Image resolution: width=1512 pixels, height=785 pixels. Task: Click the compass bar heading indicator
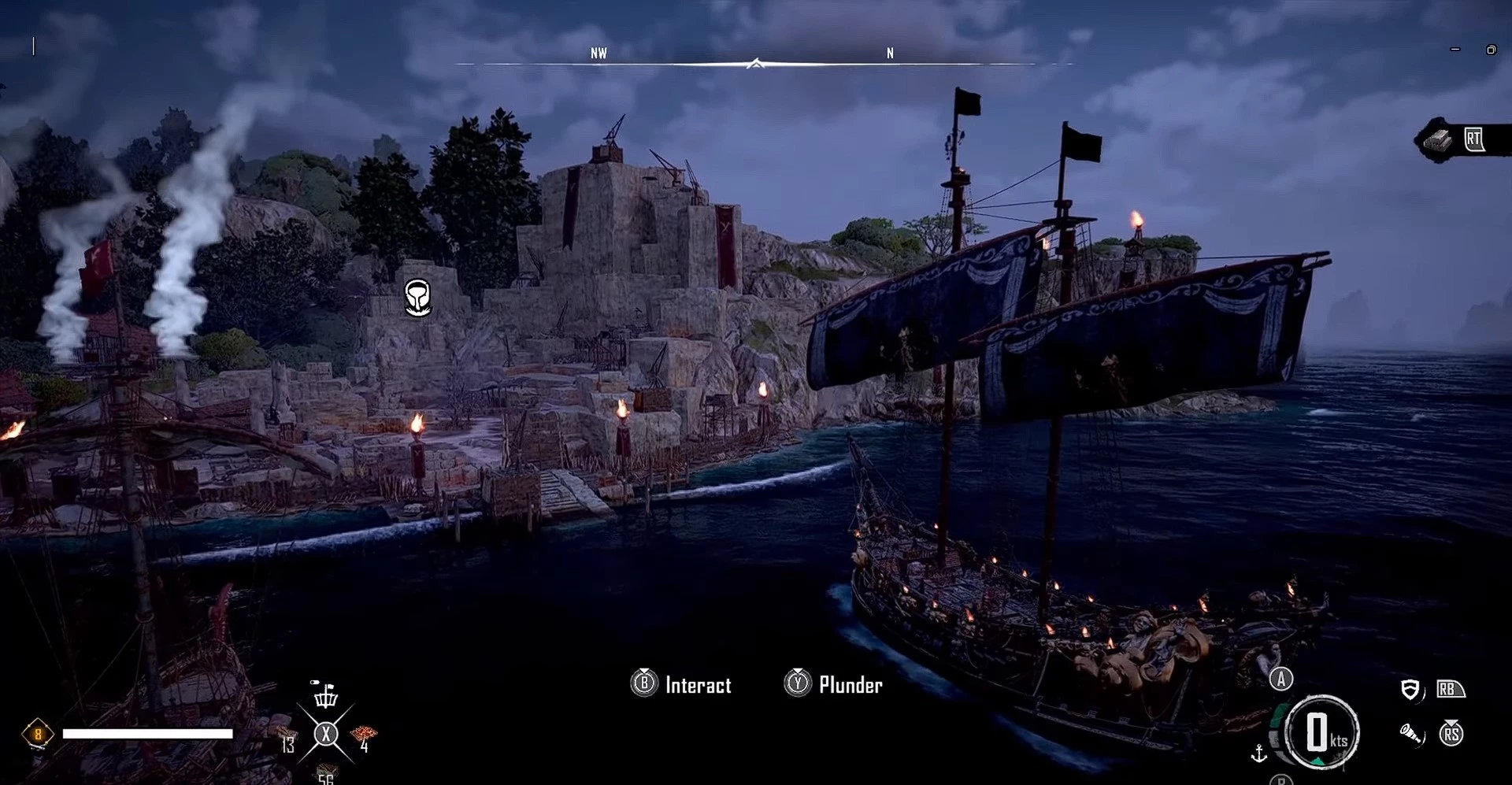[755, 63]
